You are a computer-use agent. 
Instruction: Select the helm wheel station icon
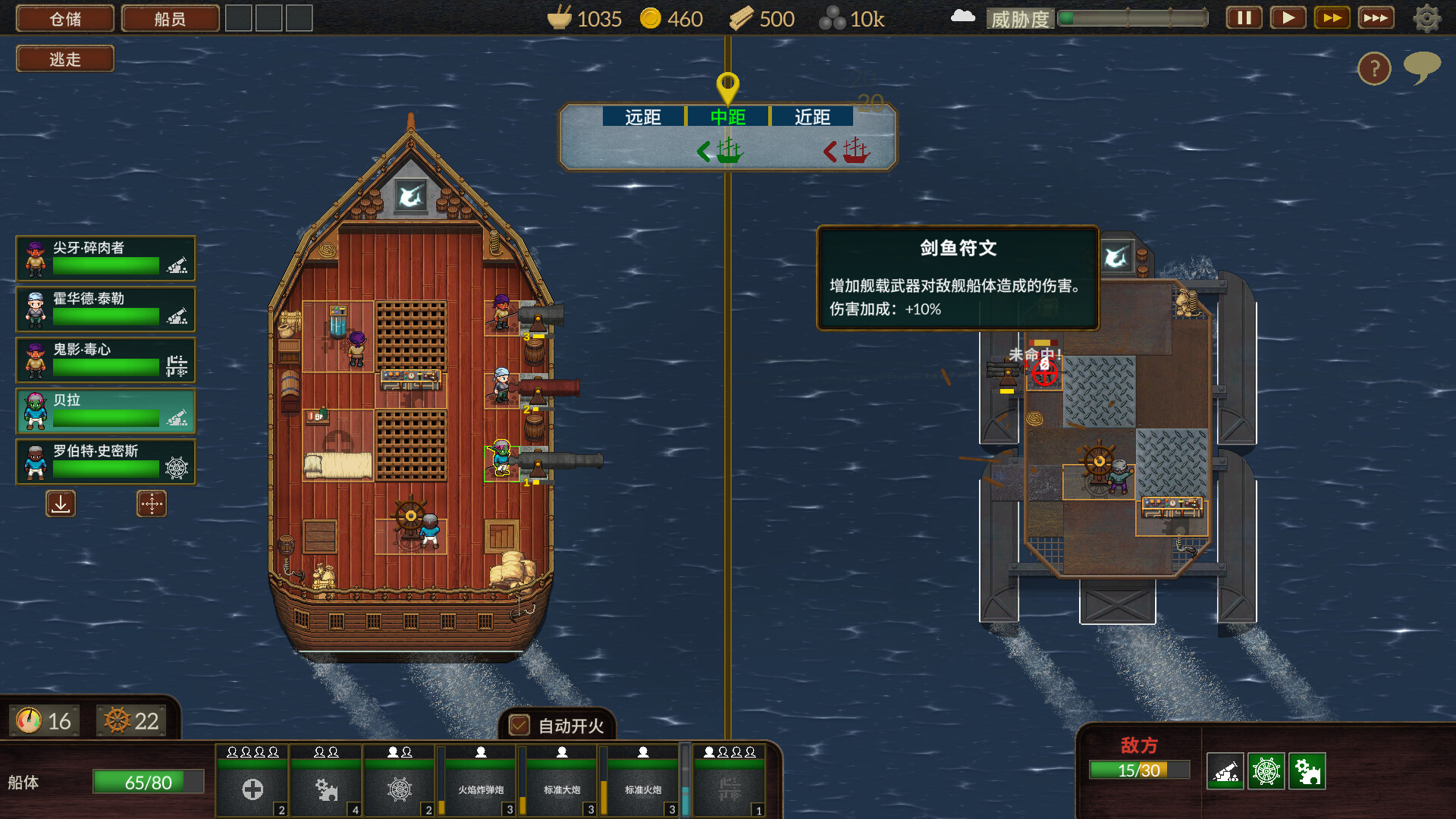[399, 791]
